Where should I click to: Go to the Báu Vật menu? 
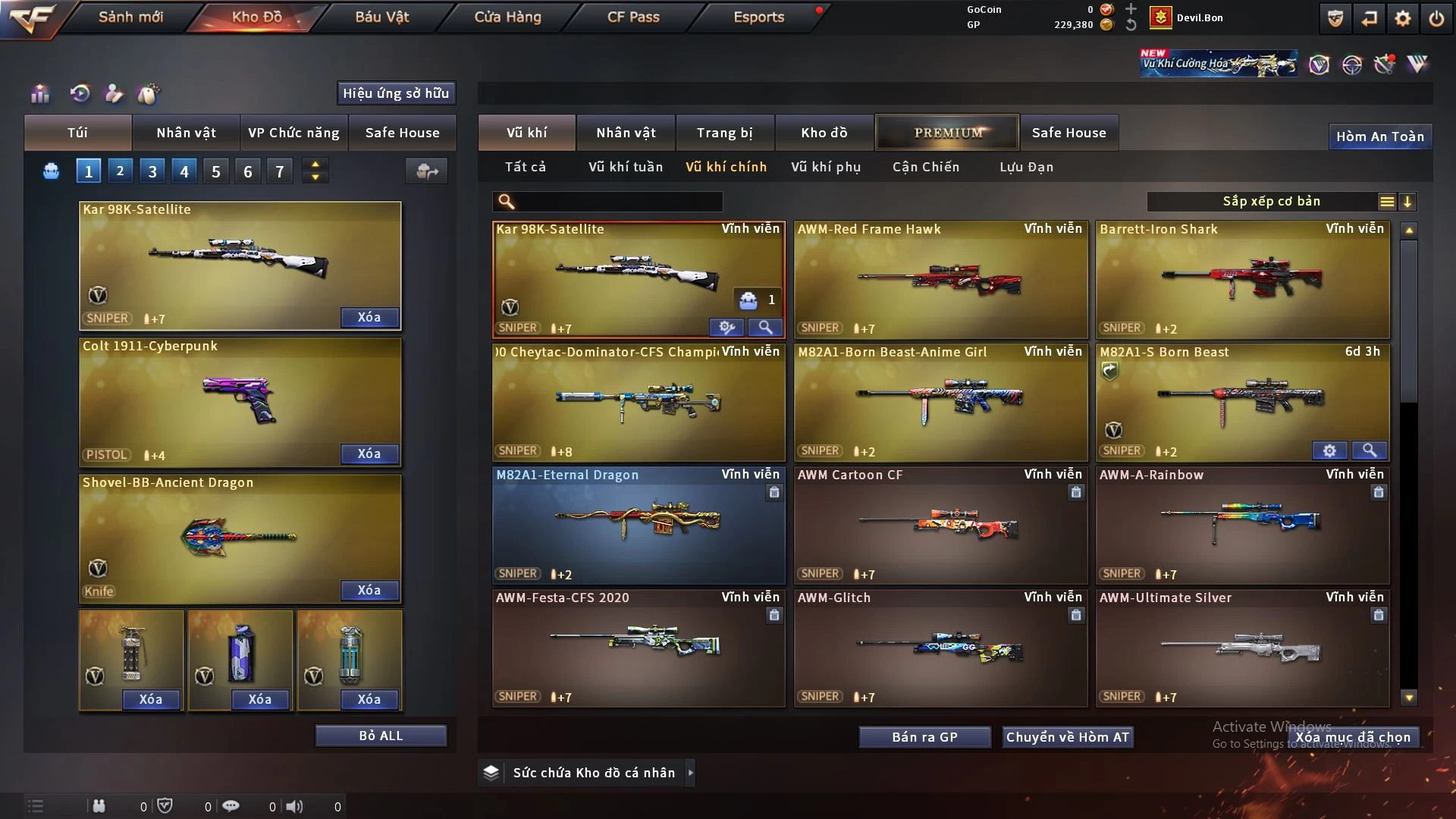click(381, 17)
